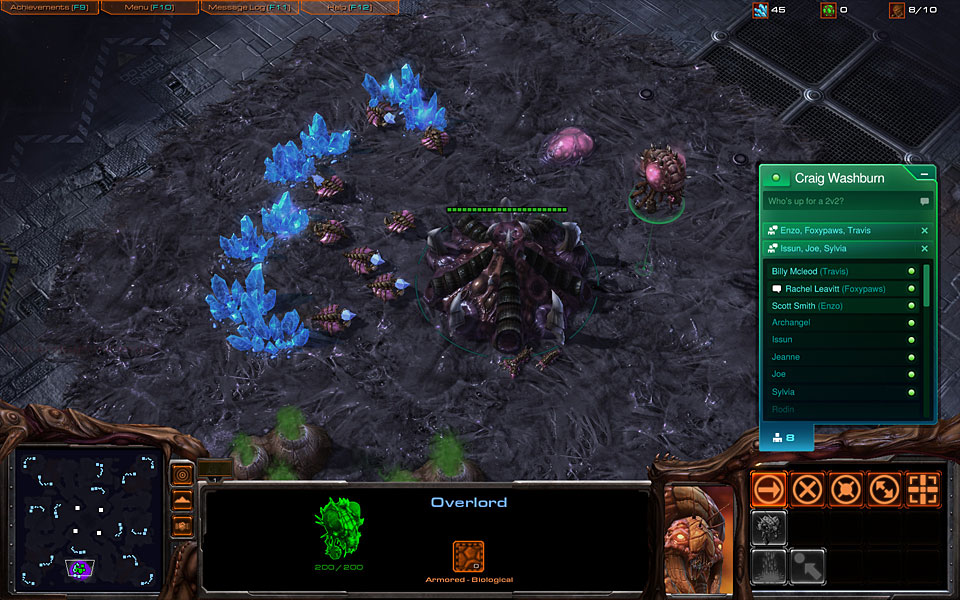Issue the Stop command
960x600 pixels.
808,490
